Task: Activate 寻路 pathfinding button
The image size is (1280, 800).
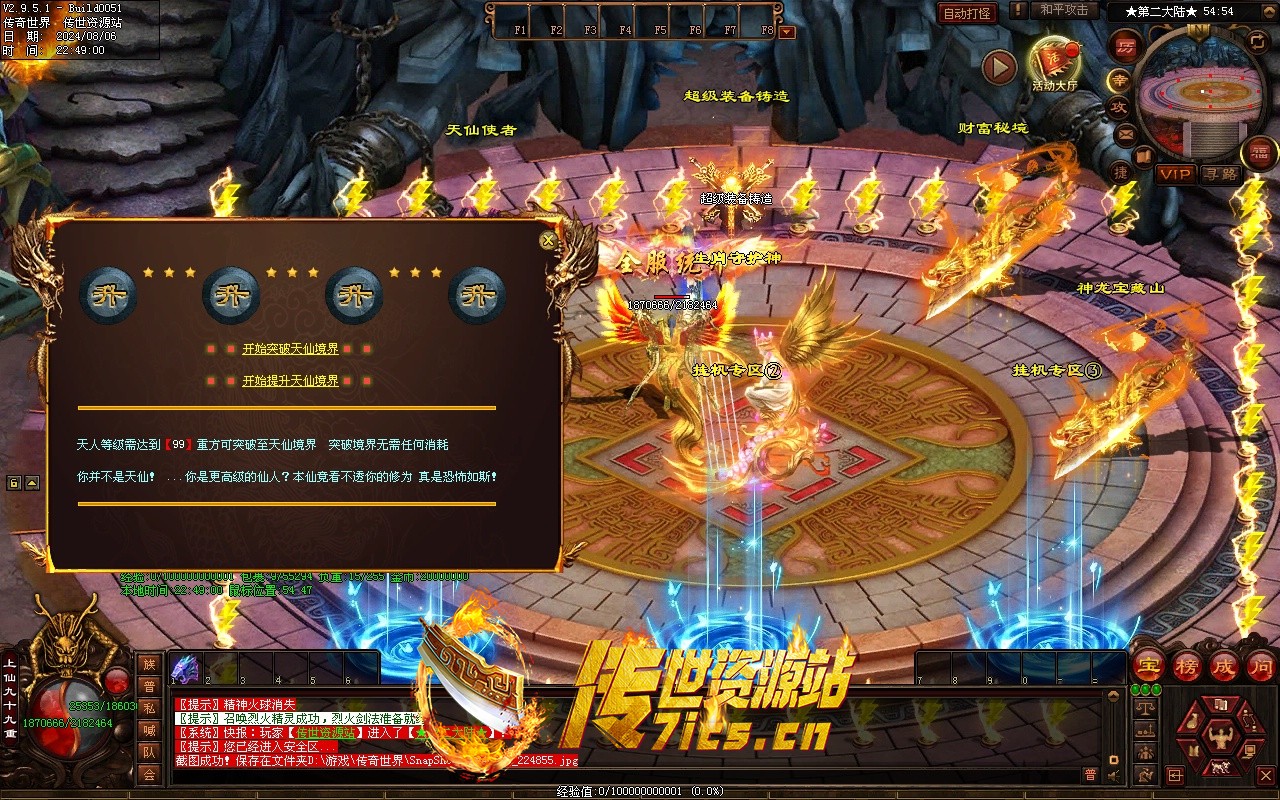Action: (x=1219, y=174)
